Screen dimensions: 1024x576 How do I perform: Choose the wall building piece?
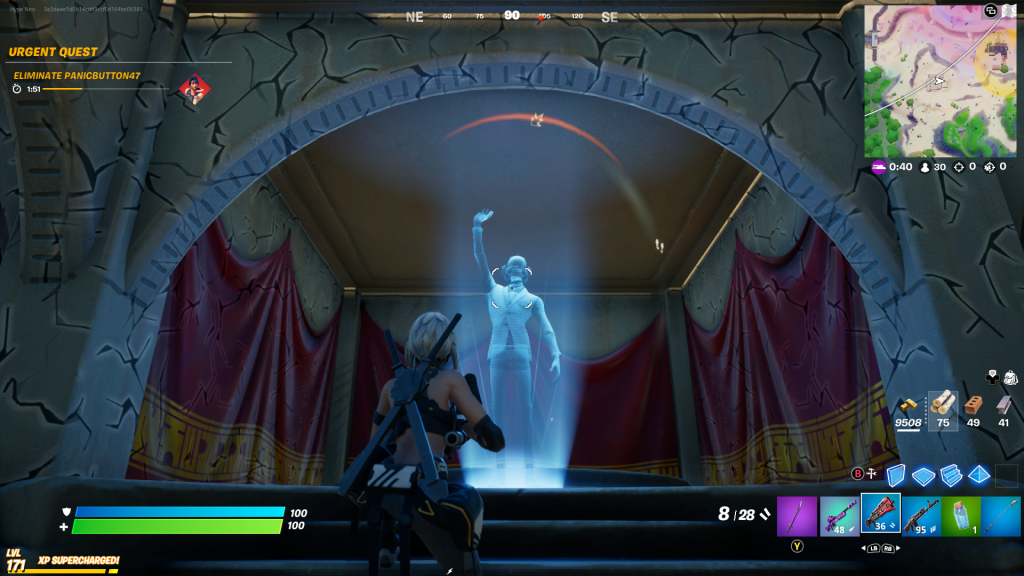895,475
